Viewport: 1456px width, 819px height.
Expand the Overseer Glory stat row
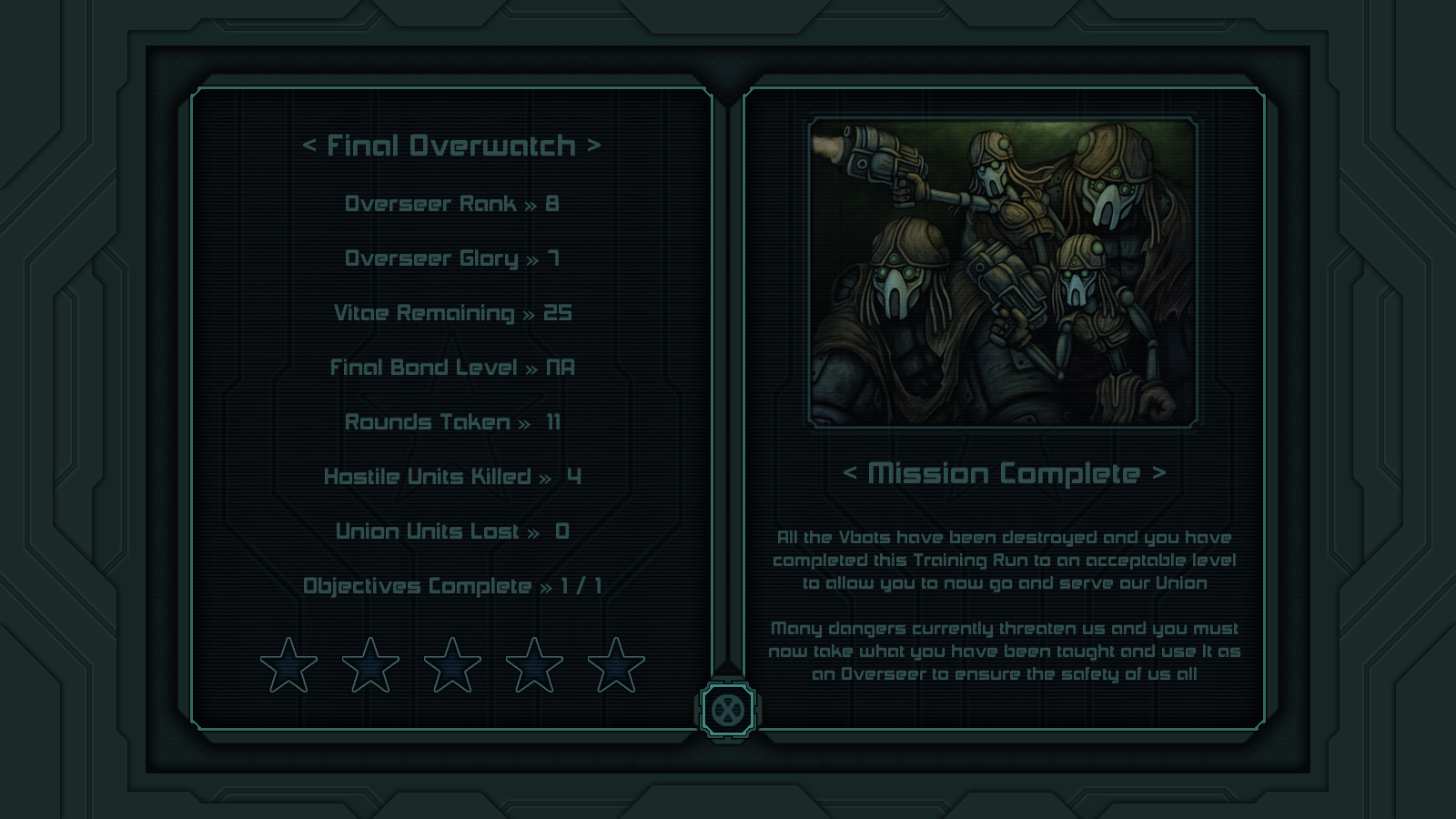(x=452, y=258)
